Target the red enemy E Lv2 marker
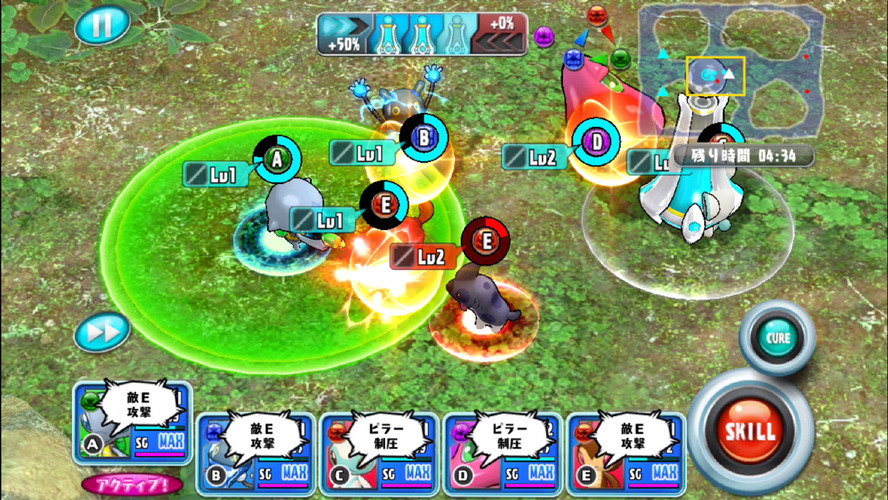The width and height of the screenshot is (888, 500). click(x=486, y=241)
